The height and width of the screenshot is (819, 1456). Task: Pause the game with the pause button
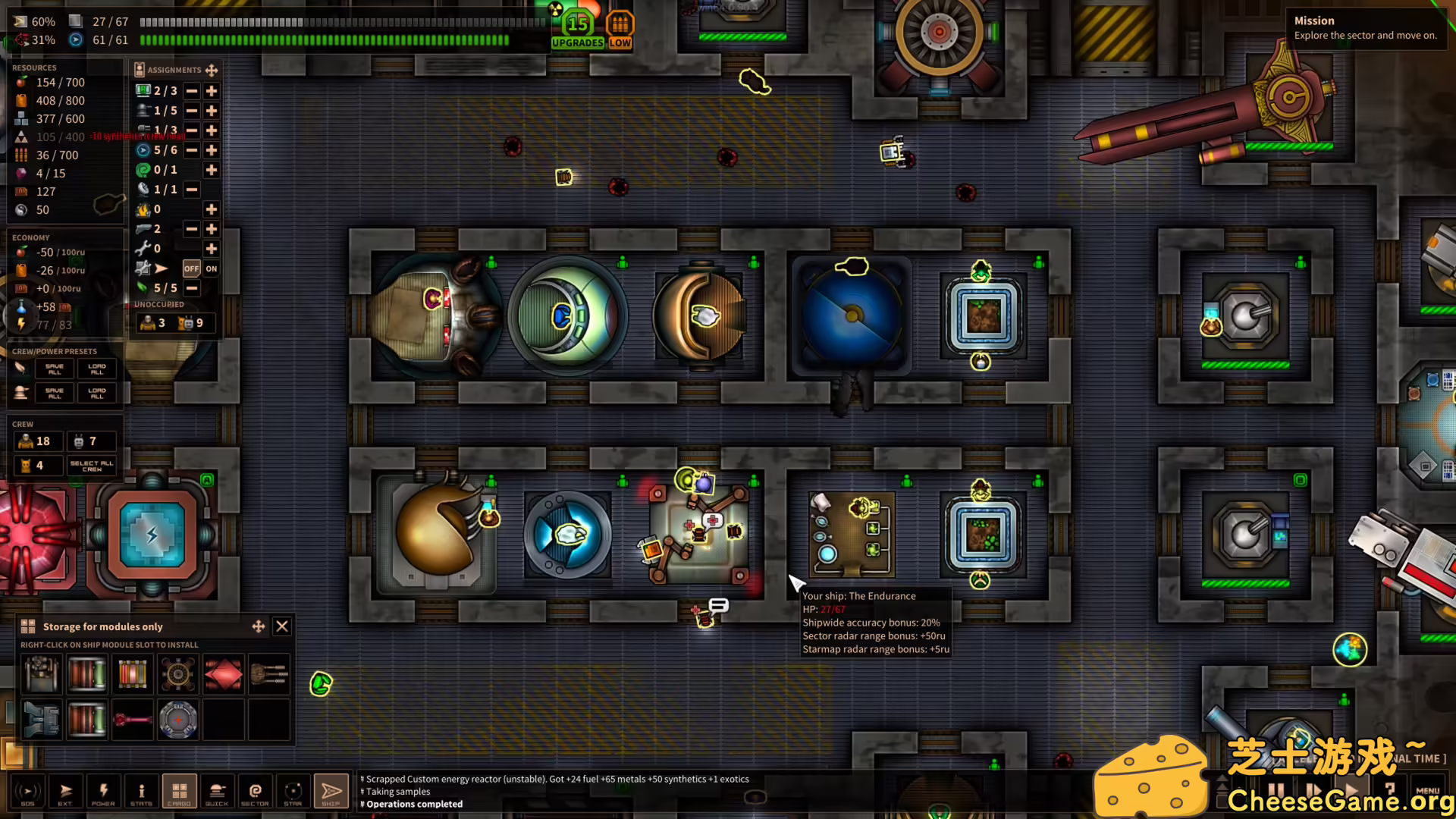point(1276,790)
